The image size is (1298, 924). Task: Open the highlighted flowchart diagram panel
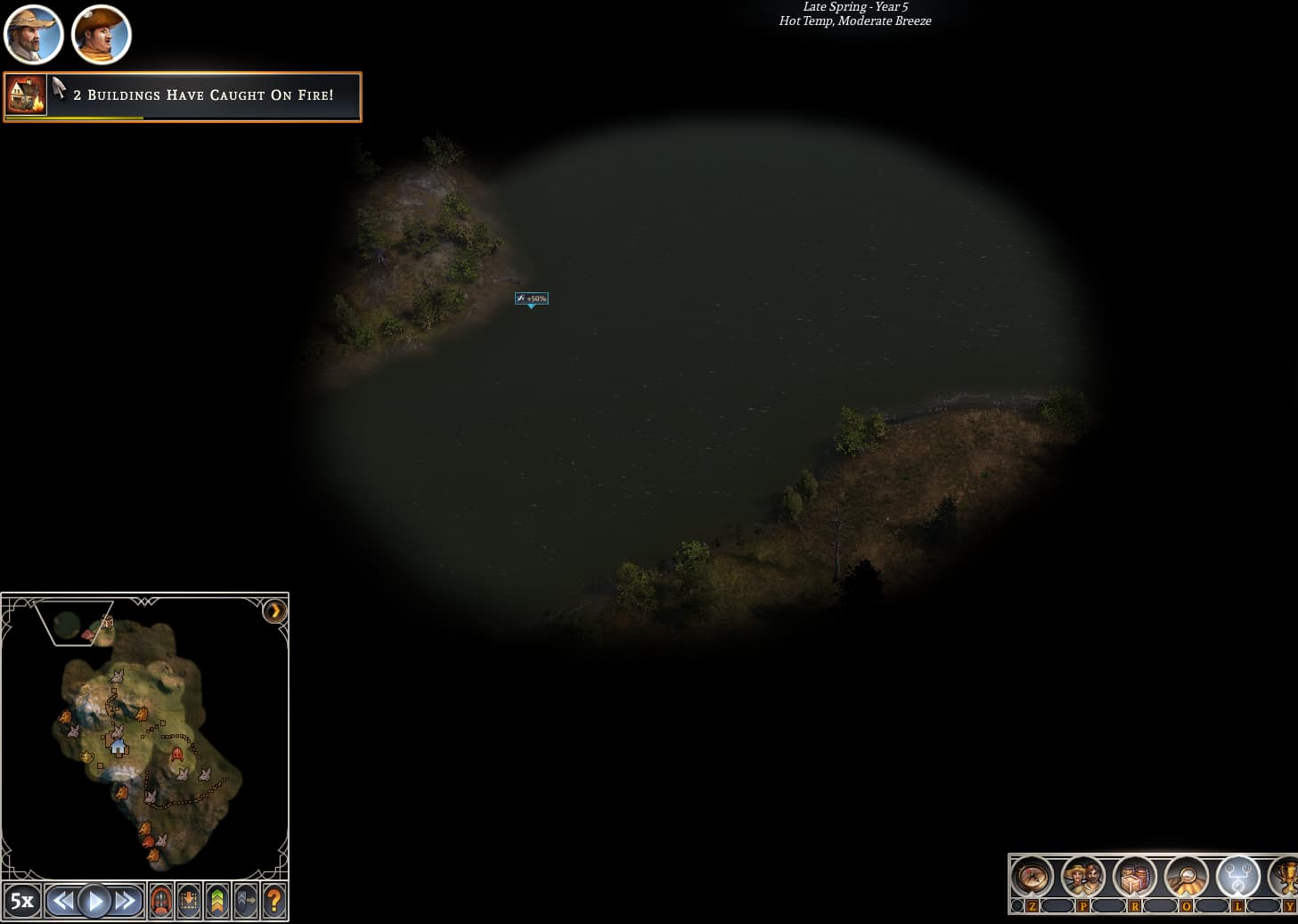pyautogui.click(x=1237, y=879)
